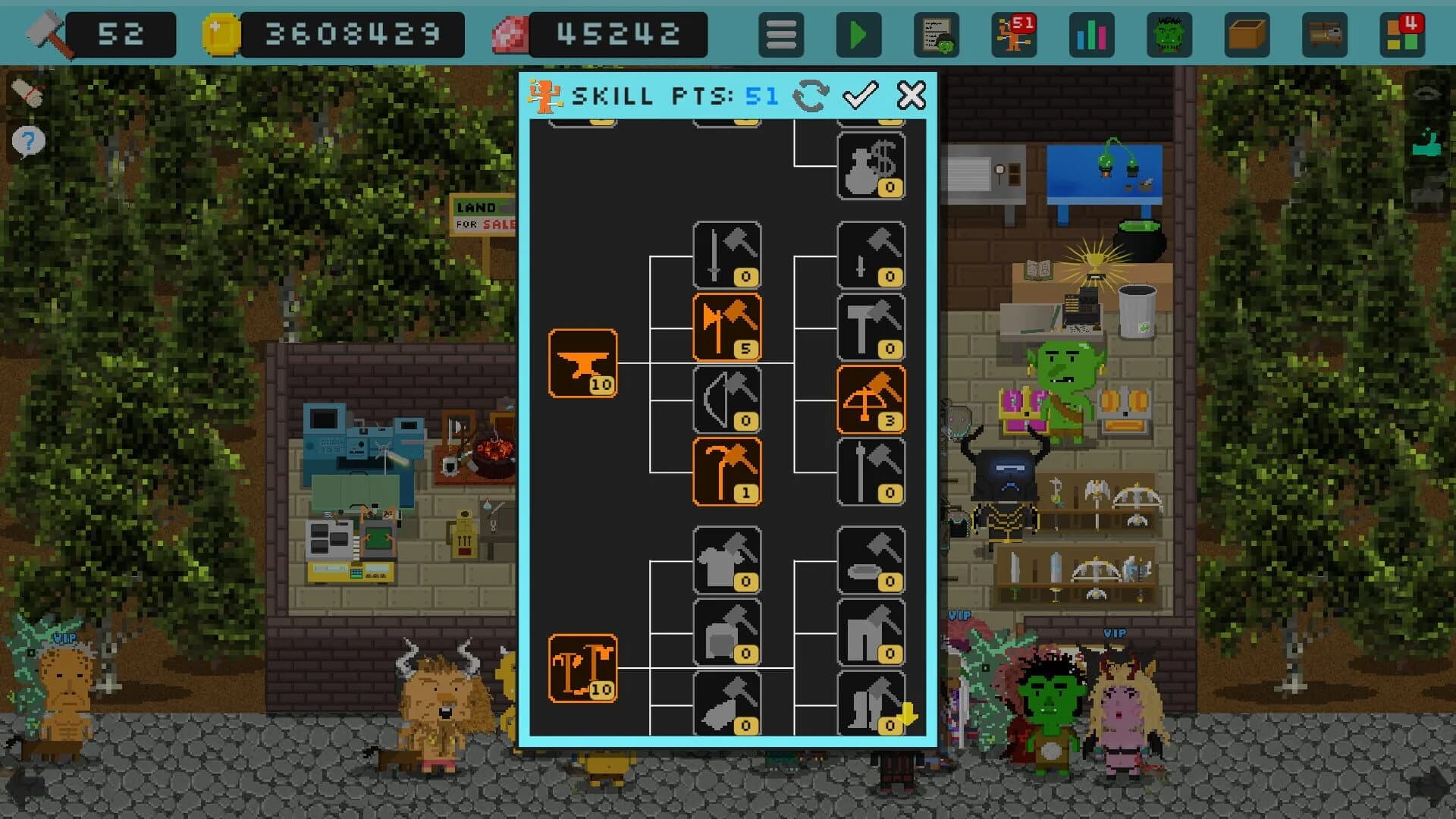This screenshot has height=819, width=1456.
Task: Open the goblin face character panel
Action: point(1169,33)
